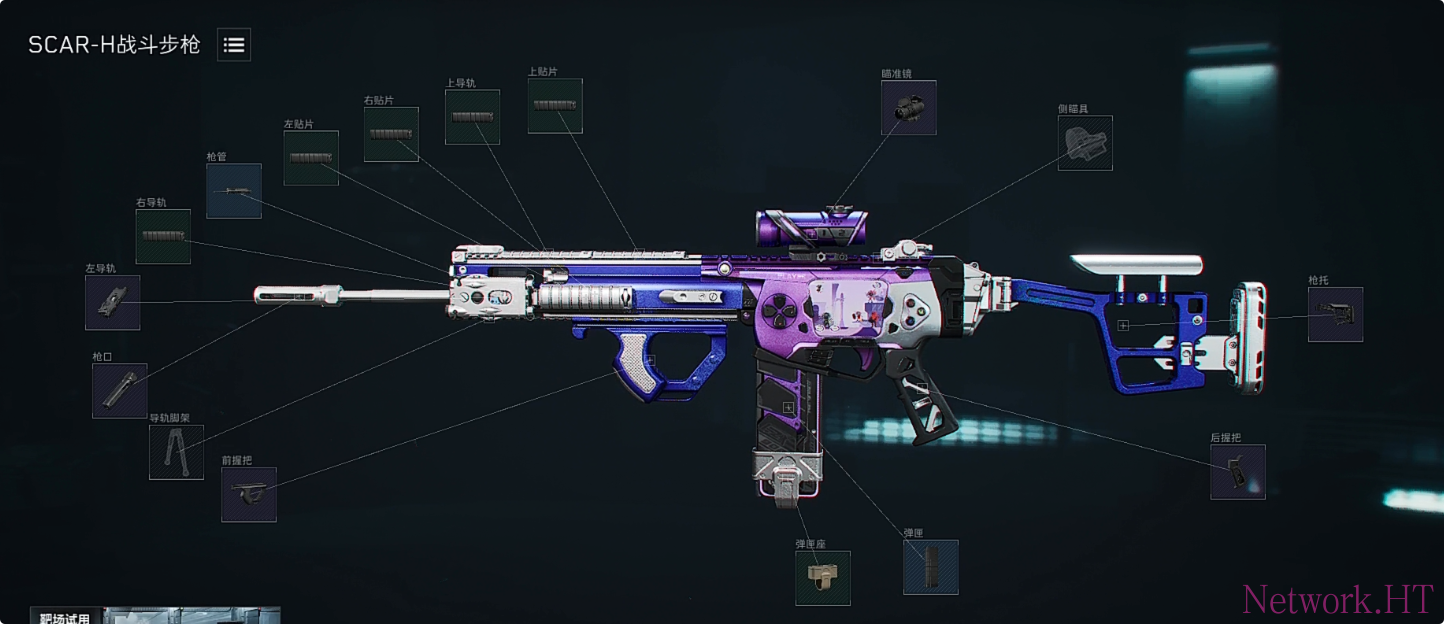Select the 枪口 muzzle slot
Image resolution: width=1444 pixels, height=624 pixels.
click(119, 390)
